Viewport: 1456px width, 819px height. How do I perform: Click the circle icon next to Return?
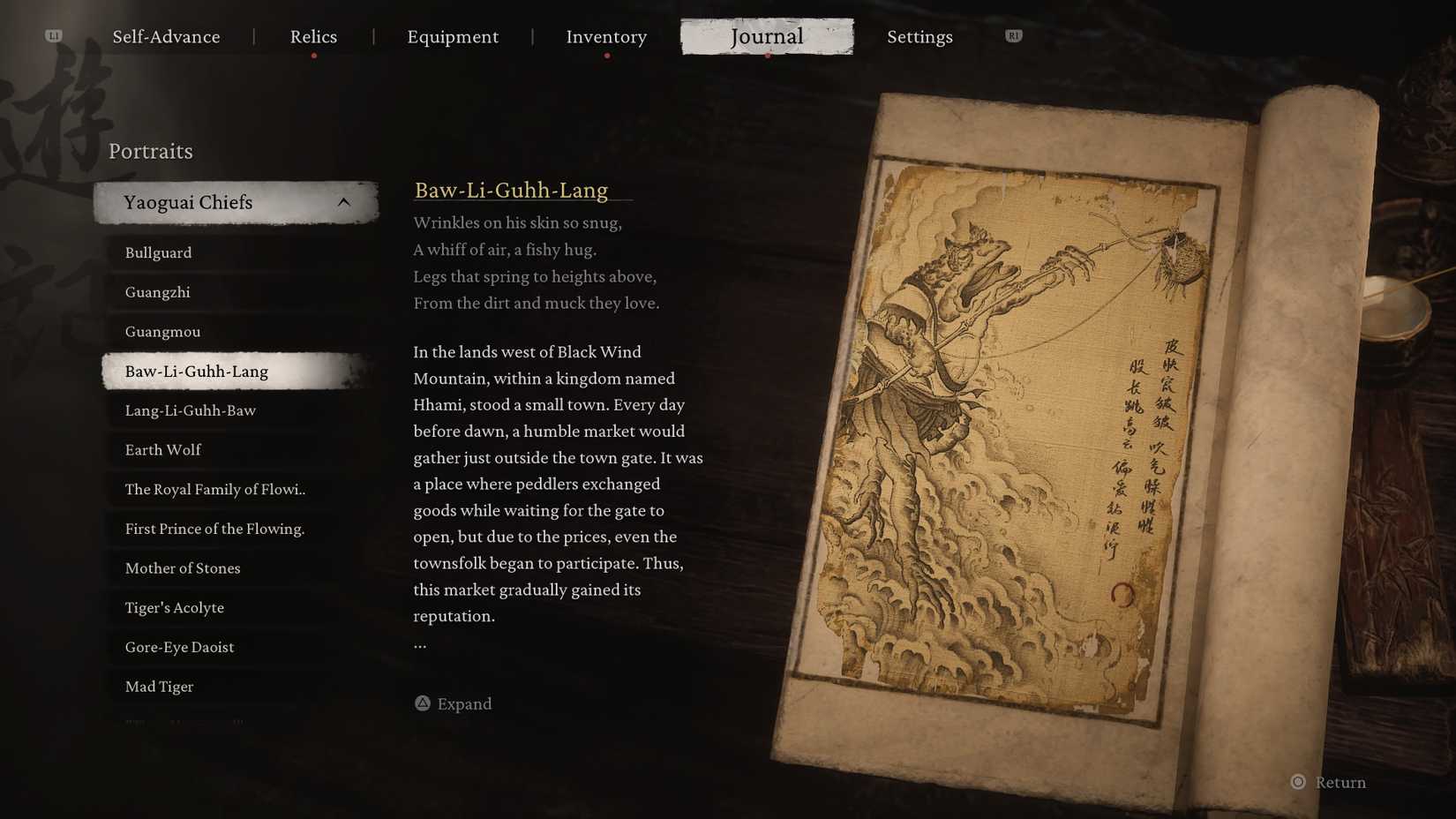1297,782
